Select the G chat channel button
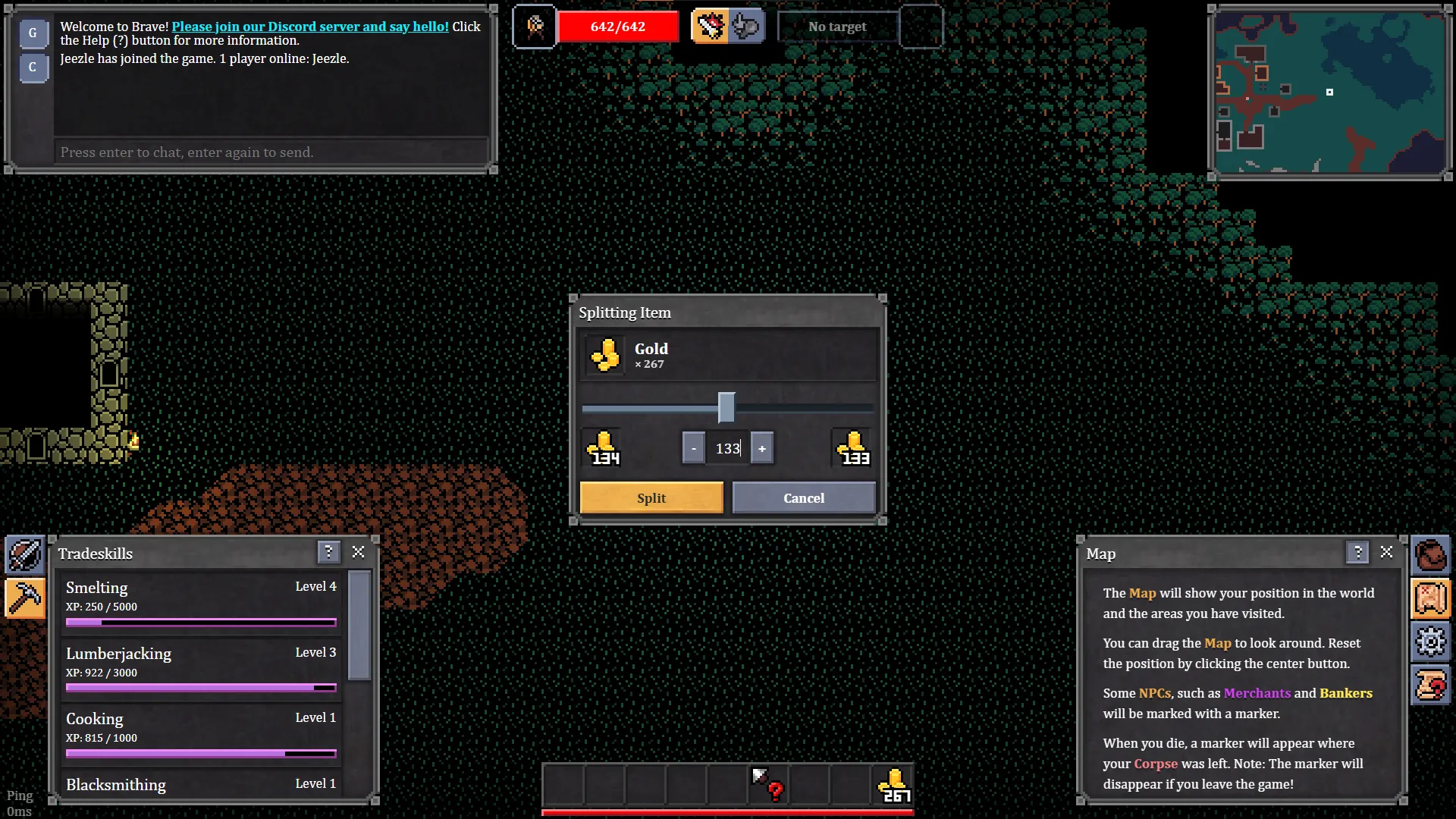The width and height of the screenshot is (1456, 819). tap(33, 33)
